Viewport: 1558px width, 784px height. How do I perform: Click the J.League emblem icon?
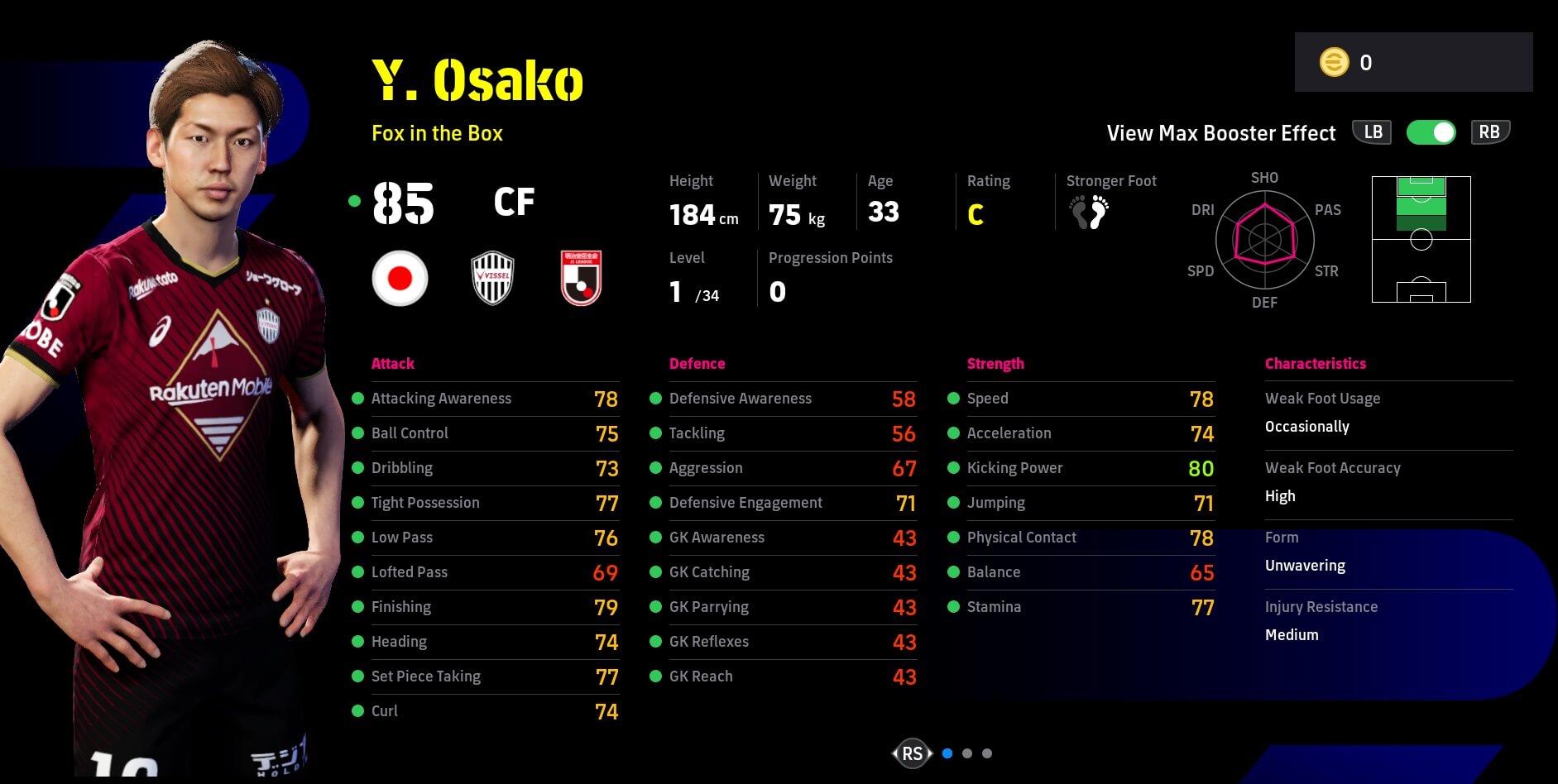pos(581,279)
